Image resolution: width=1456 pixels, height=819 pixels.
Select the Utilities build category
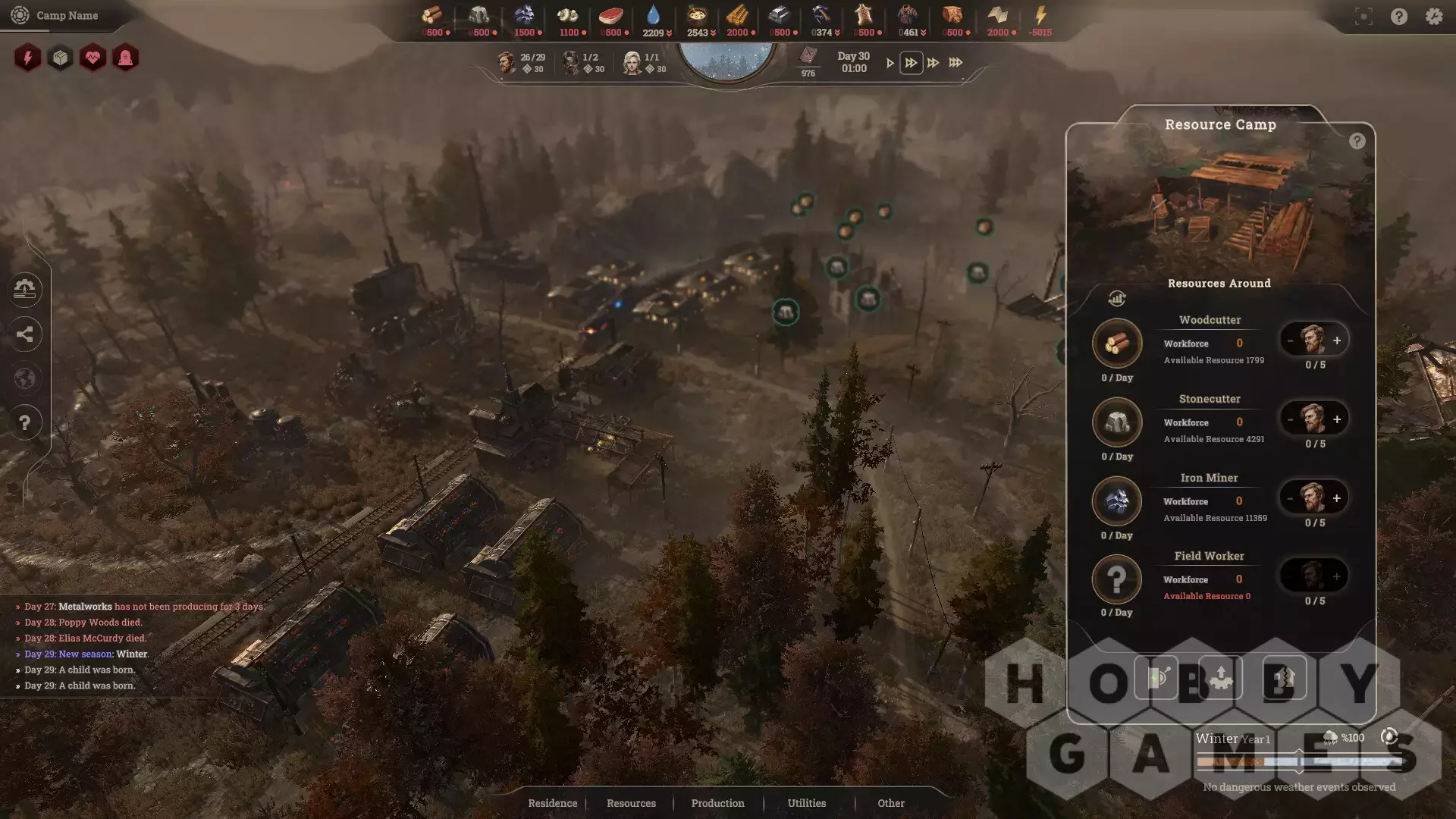(806, 803)
